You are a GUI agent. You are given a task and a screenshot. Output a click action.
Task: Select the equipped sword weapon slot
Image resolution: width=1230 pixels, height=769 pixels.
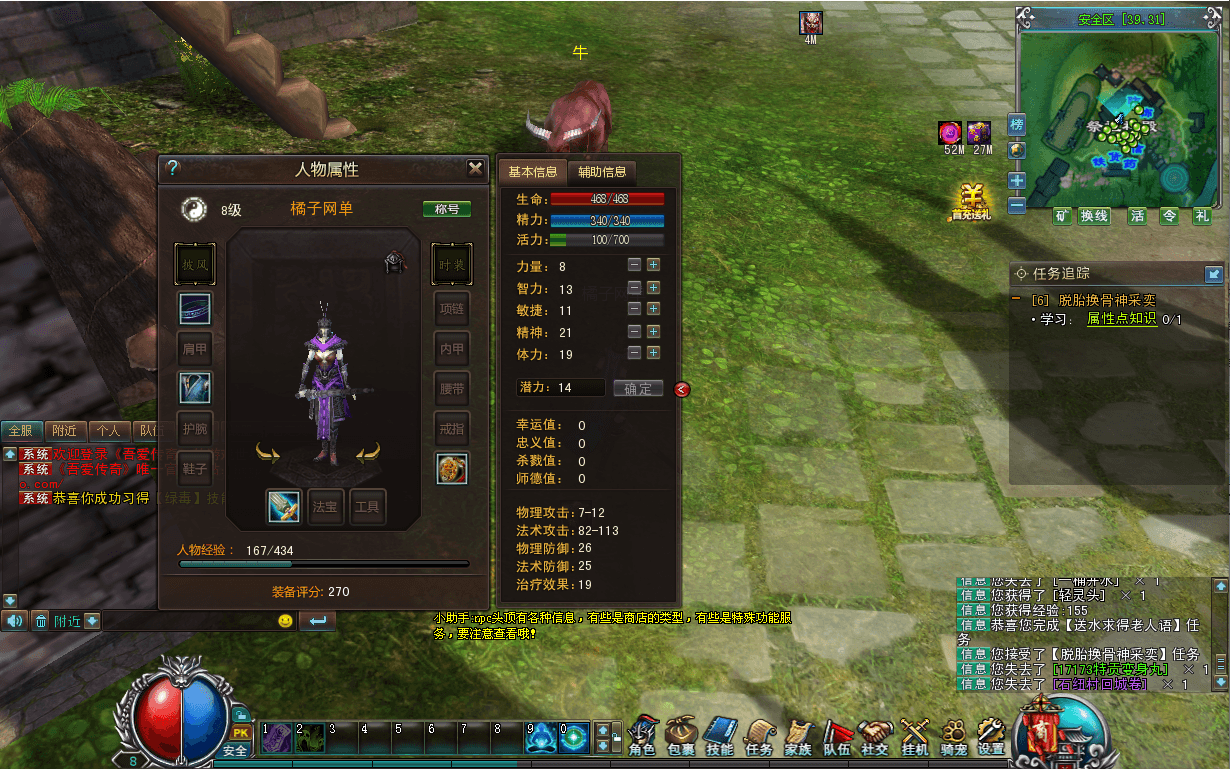click(284, 507)
